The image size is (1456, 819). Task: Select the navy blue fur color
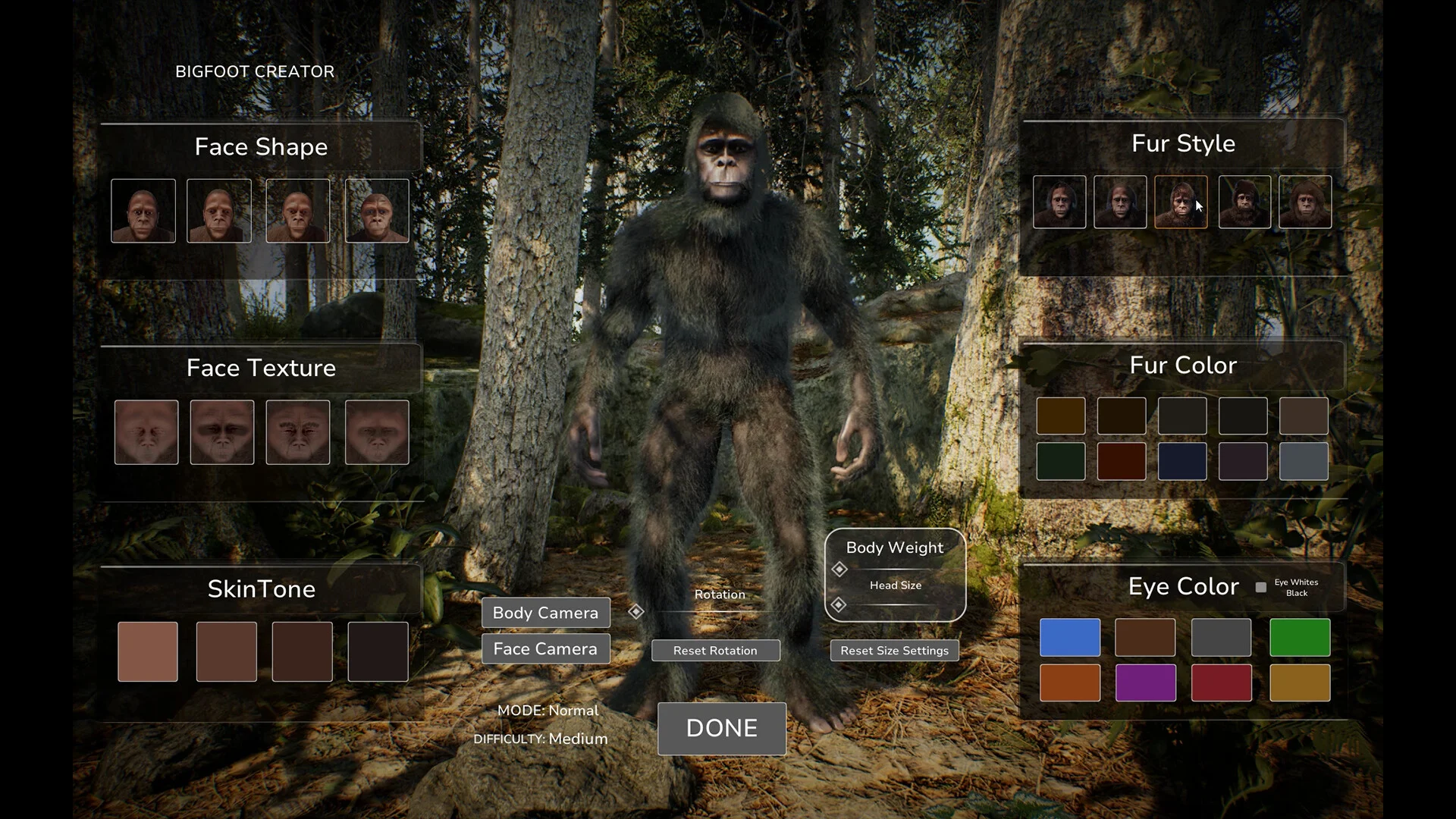(x=1181, y=461)
